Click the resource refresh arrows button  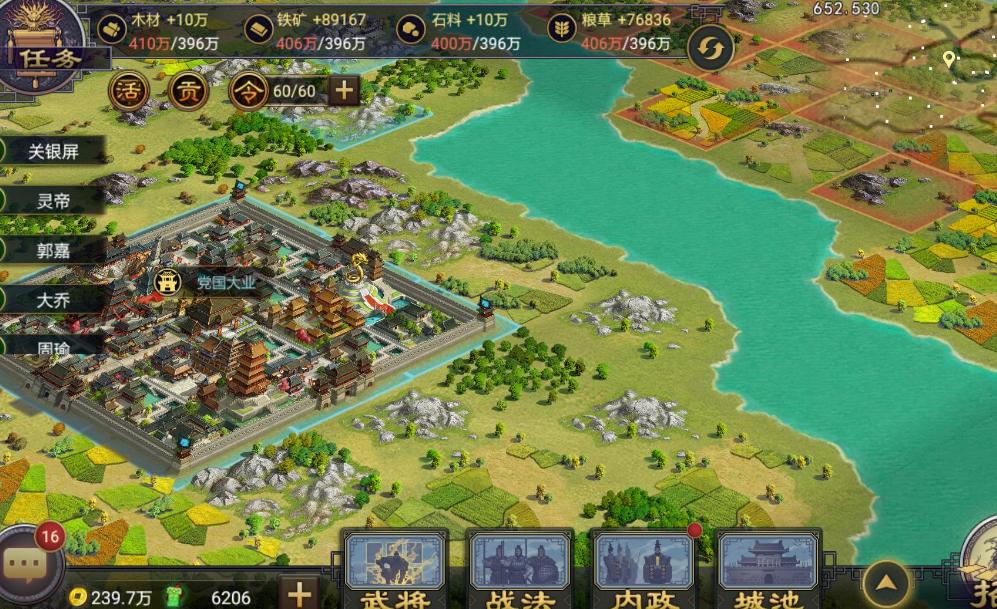[x=711, y=48]
